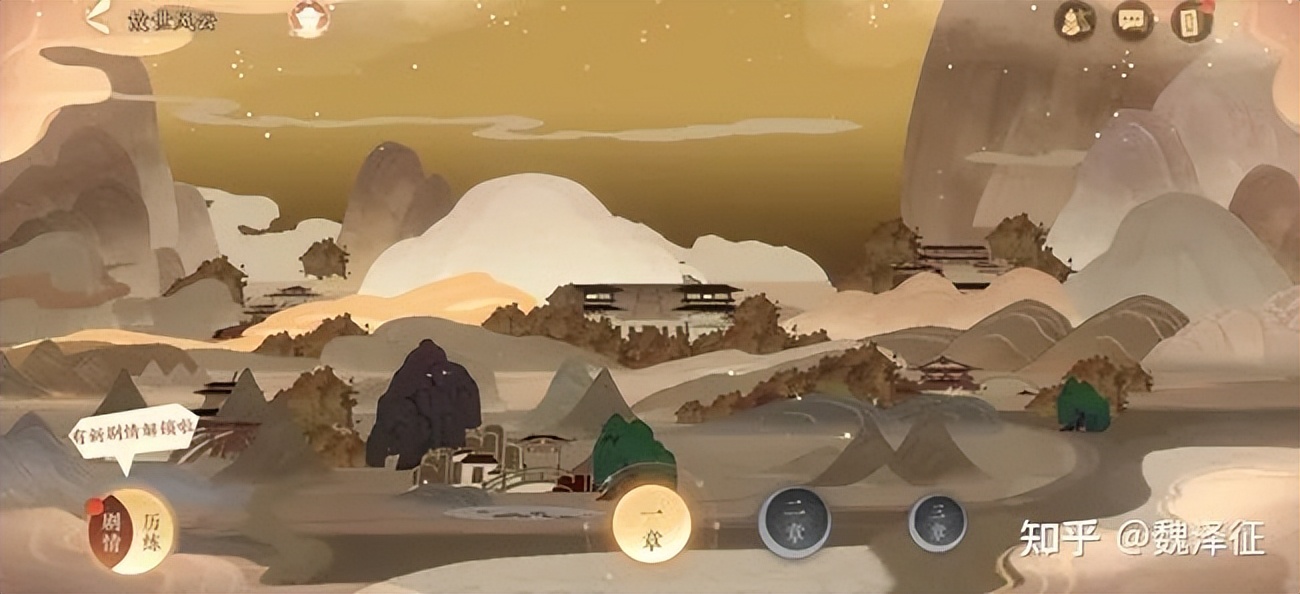Click the round avatar emblem at top

308,18
